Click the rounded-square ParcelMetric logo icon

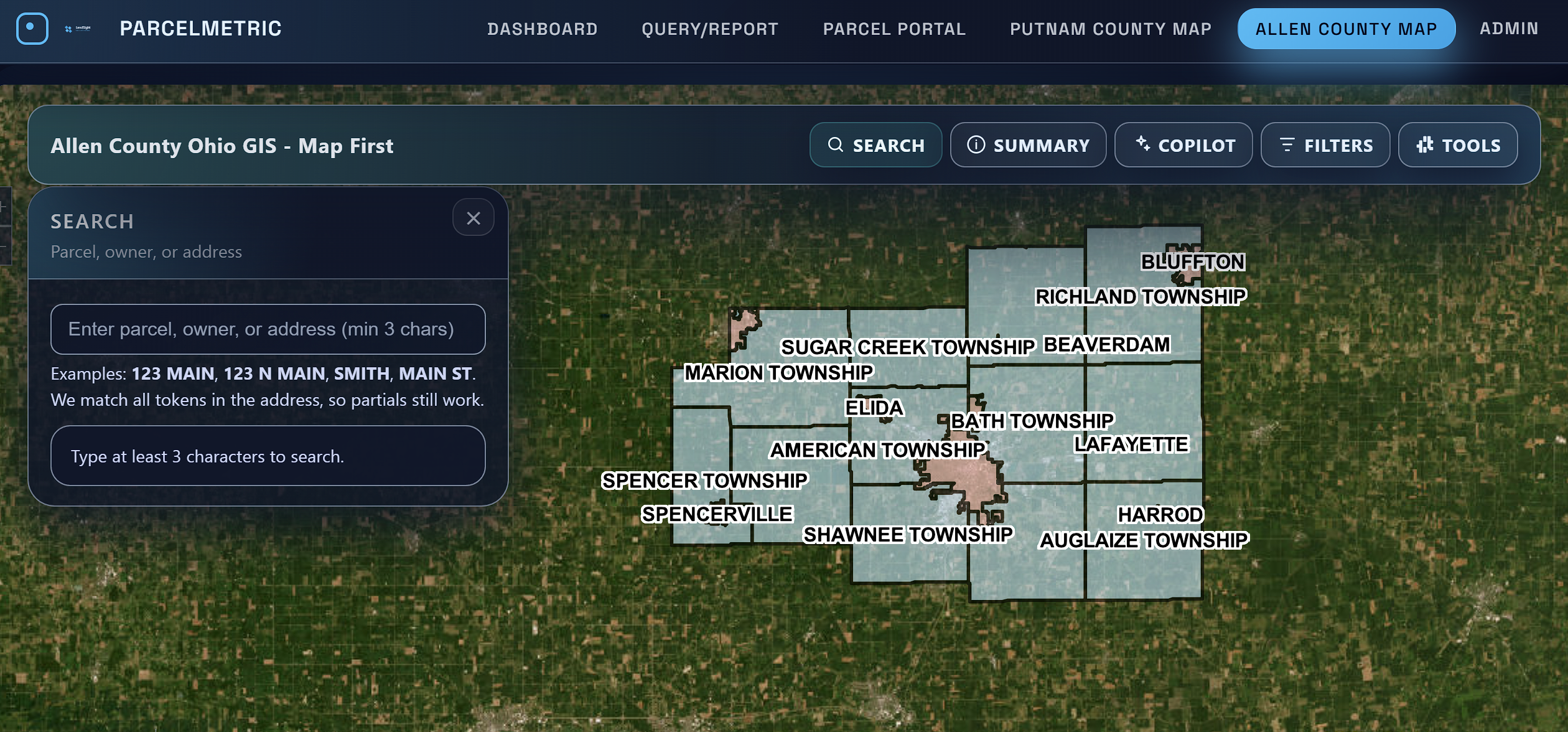(x=32, y=28)
